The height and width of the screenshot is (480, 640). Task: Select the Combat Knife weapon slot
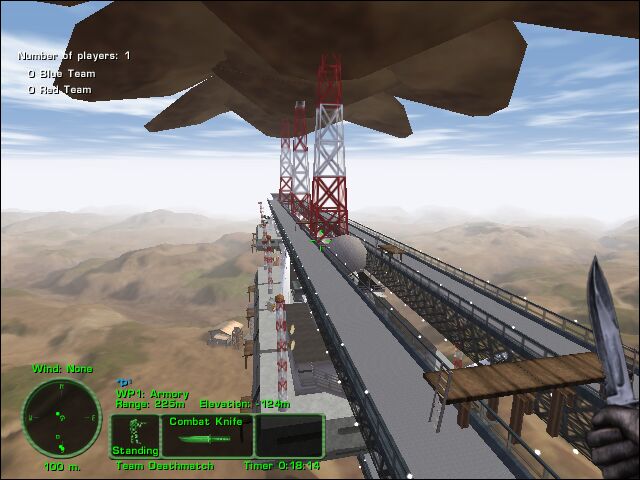(206, 435)
